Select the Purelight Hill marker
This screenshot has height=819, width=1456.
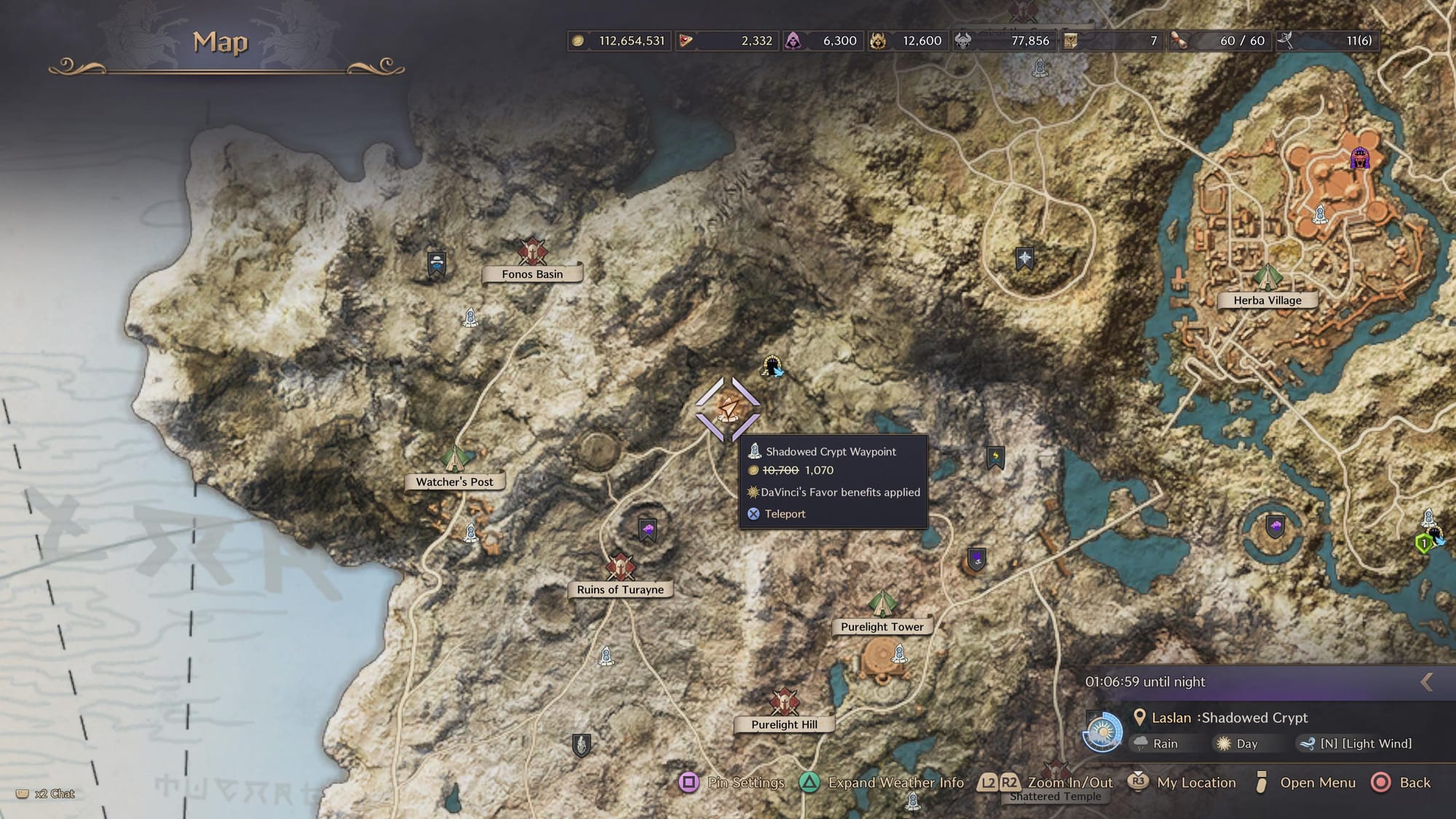click(784, 703)
